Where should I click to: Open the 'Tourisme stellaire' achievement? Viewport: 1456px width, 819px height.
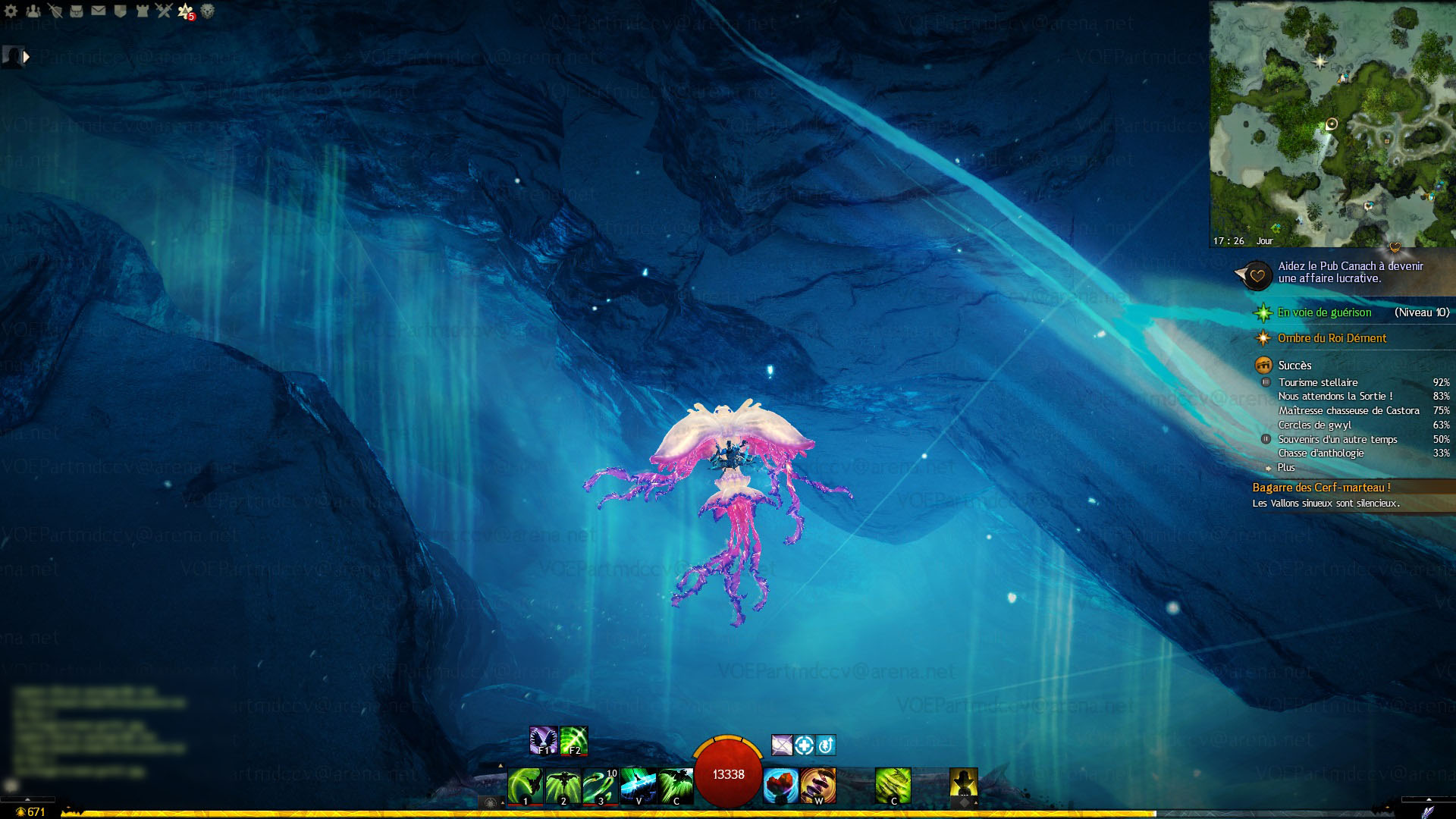coord(1318,382)
